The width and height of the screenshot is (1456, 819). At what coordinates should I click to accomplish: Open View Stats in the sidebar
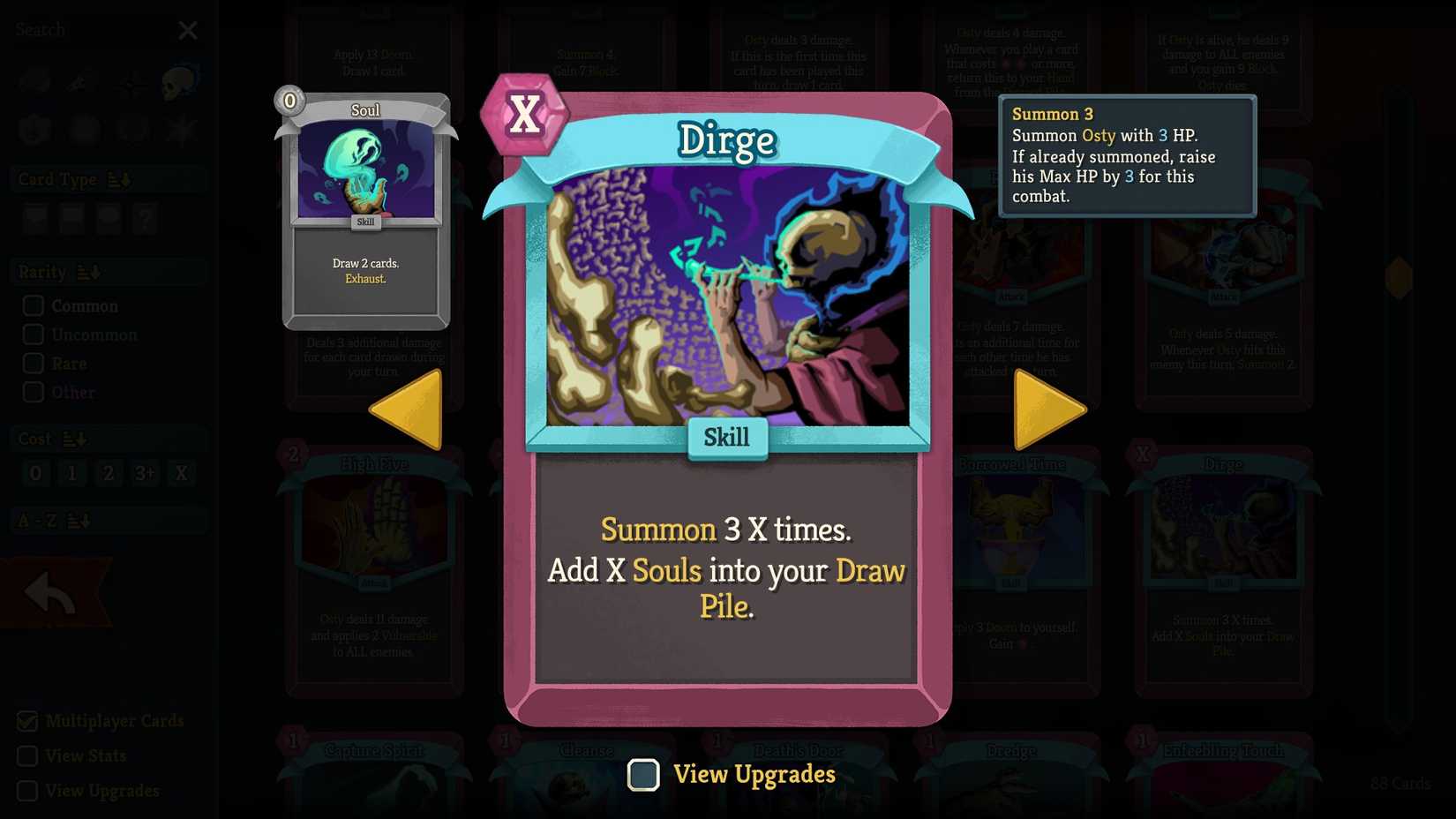pyautogui.click(x=26, y=755)
